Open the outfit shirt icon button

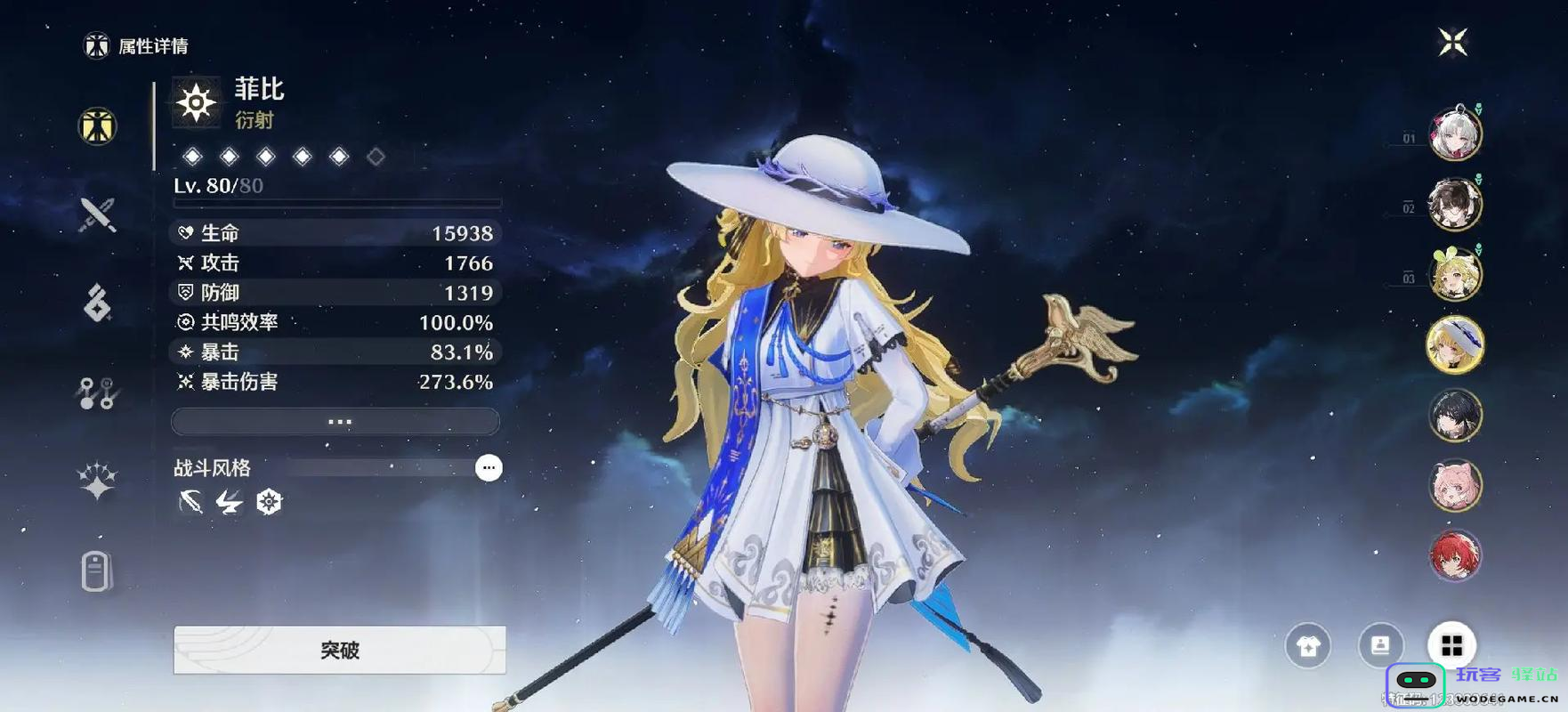point(1307,645)
